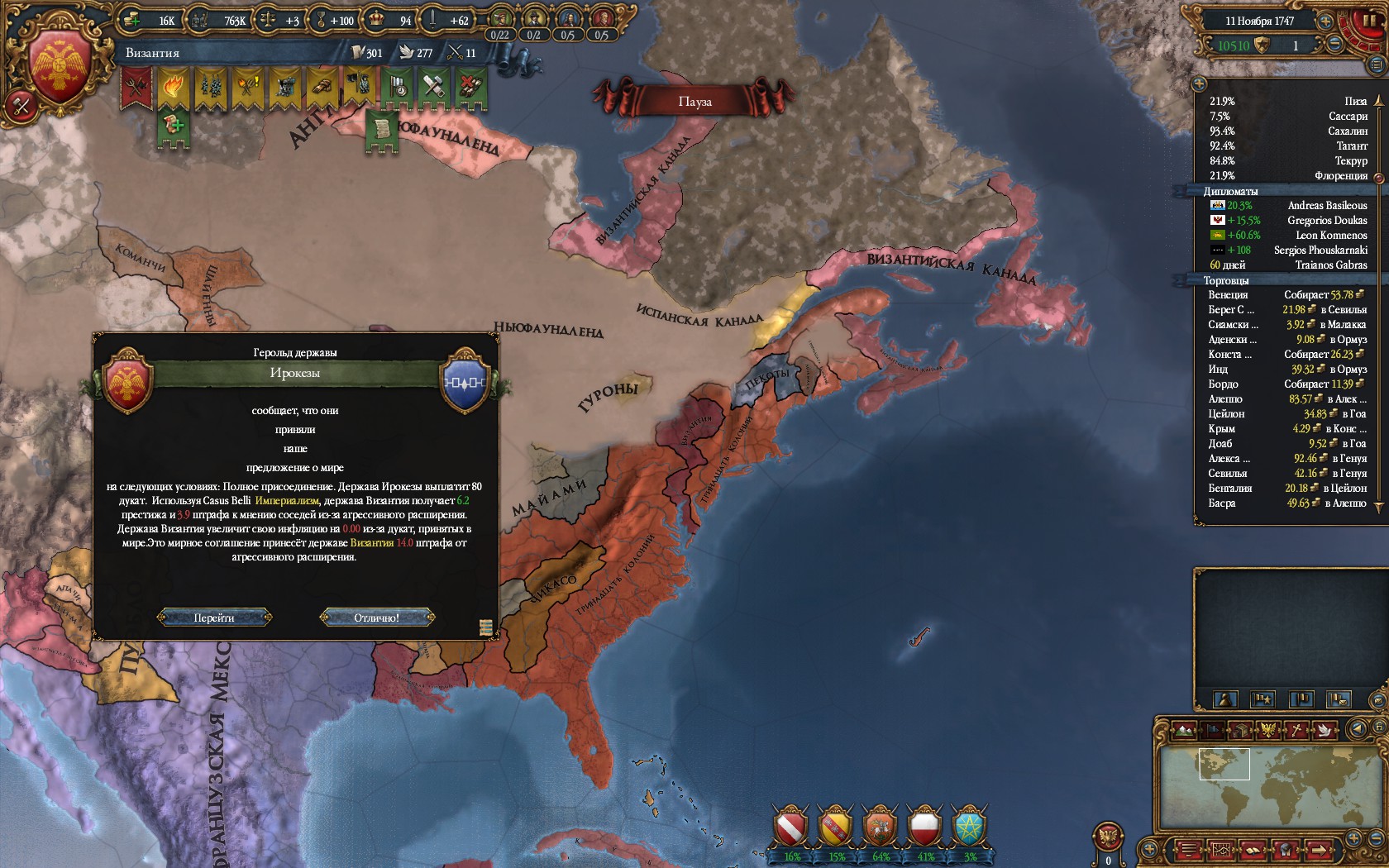Choose the "Перейти" go-to button

214,618
